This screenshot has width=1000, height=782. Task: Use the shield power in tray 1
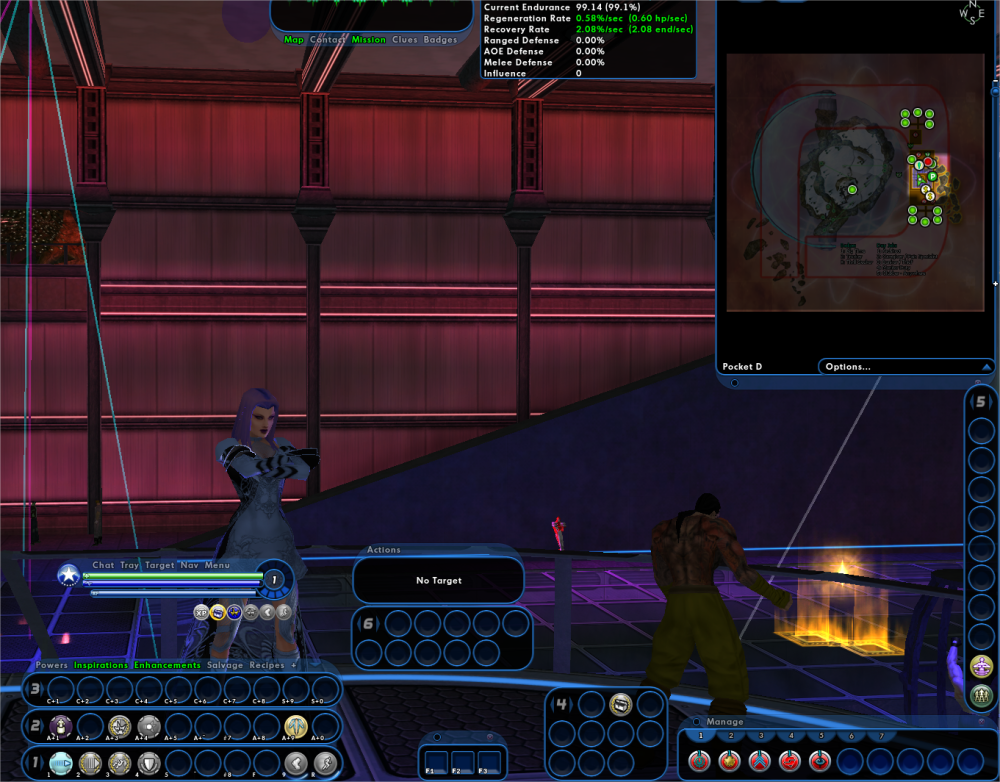point(148,763)
